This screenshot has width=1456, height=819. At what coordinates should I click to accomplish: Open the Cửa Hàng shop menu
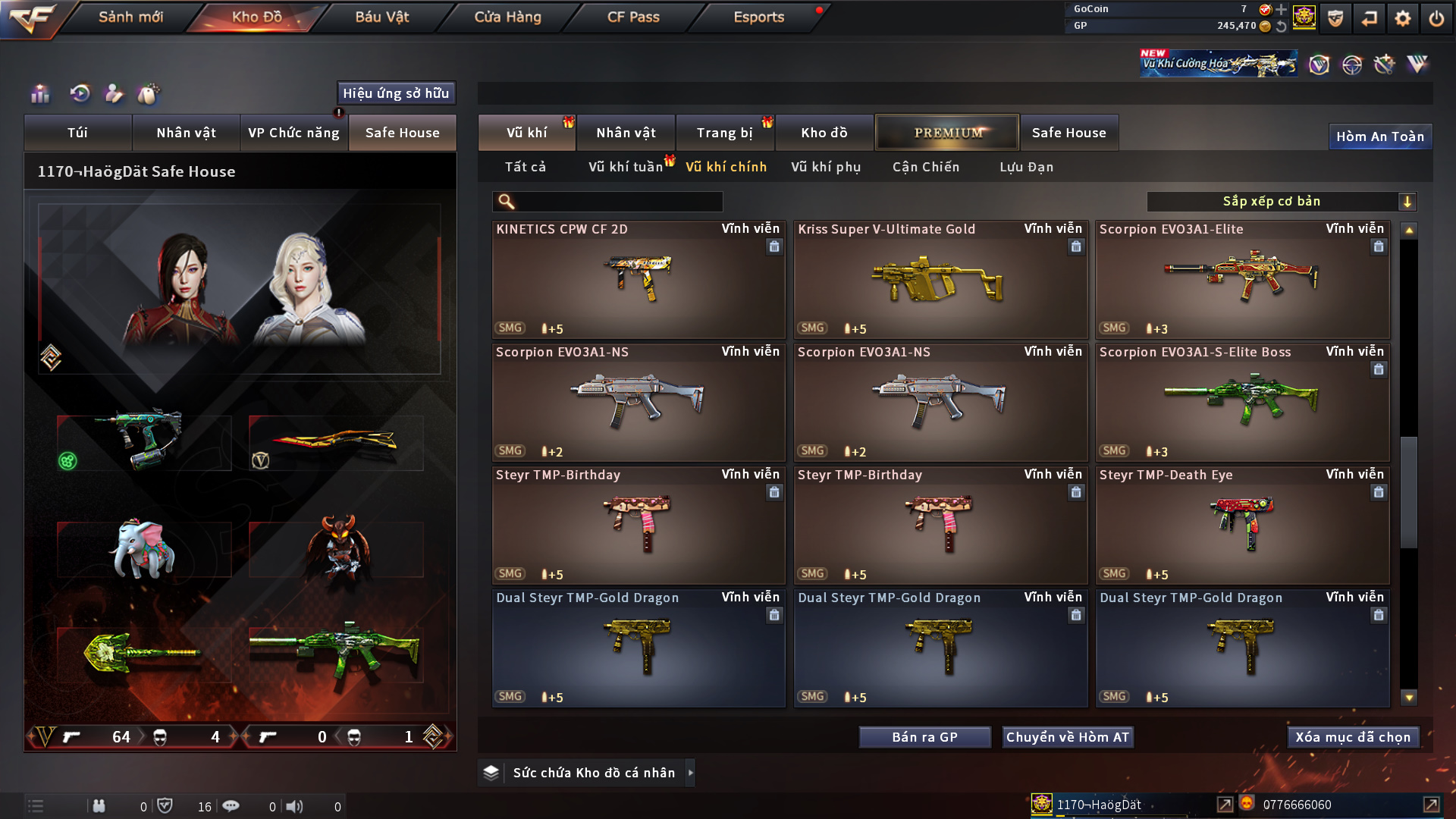coord(507,17)
